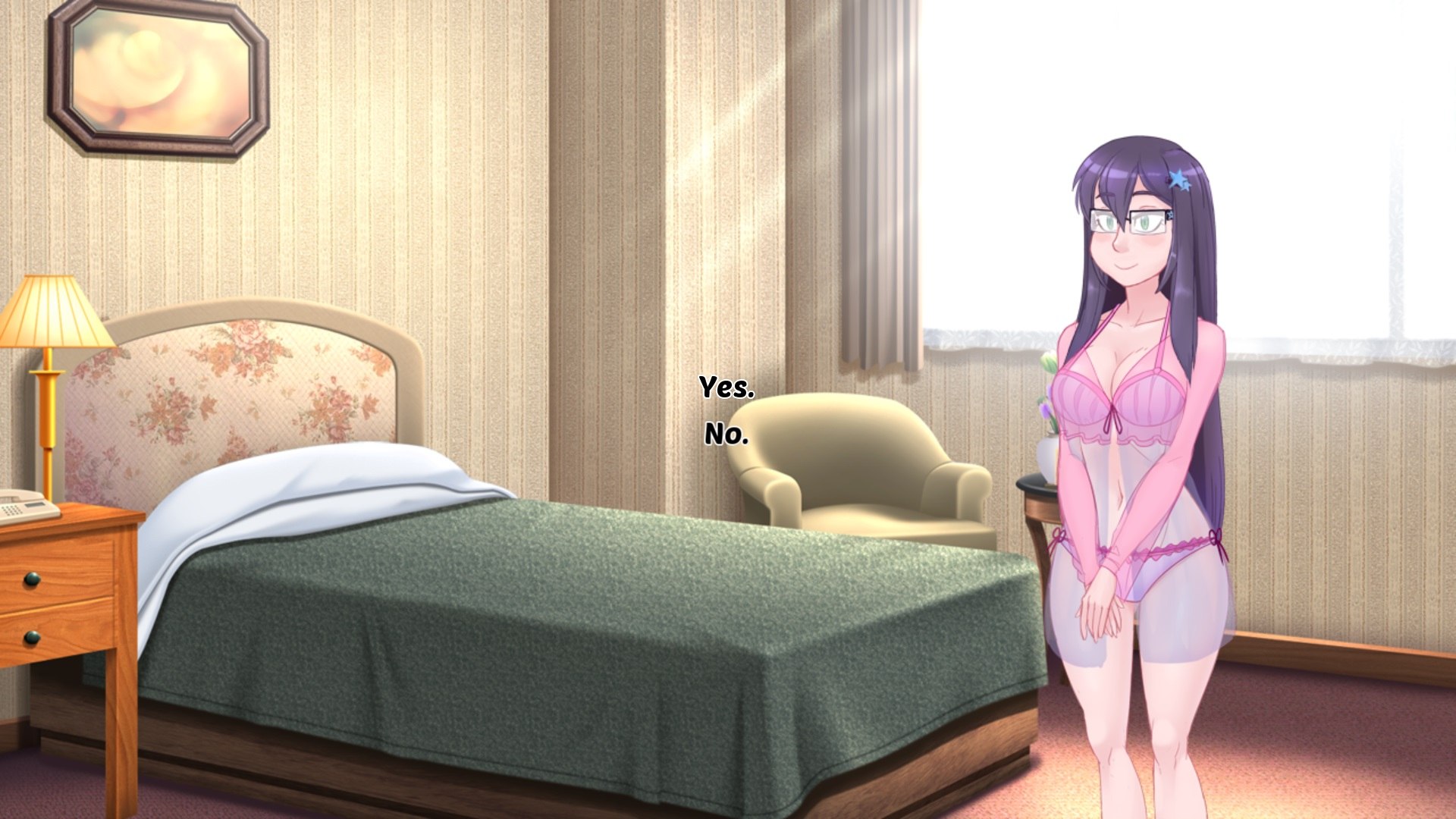Choose the "Yes." dialogue option
Image resolution: width=1456 pixels, height=819 pixels.
tap(726, 388)
